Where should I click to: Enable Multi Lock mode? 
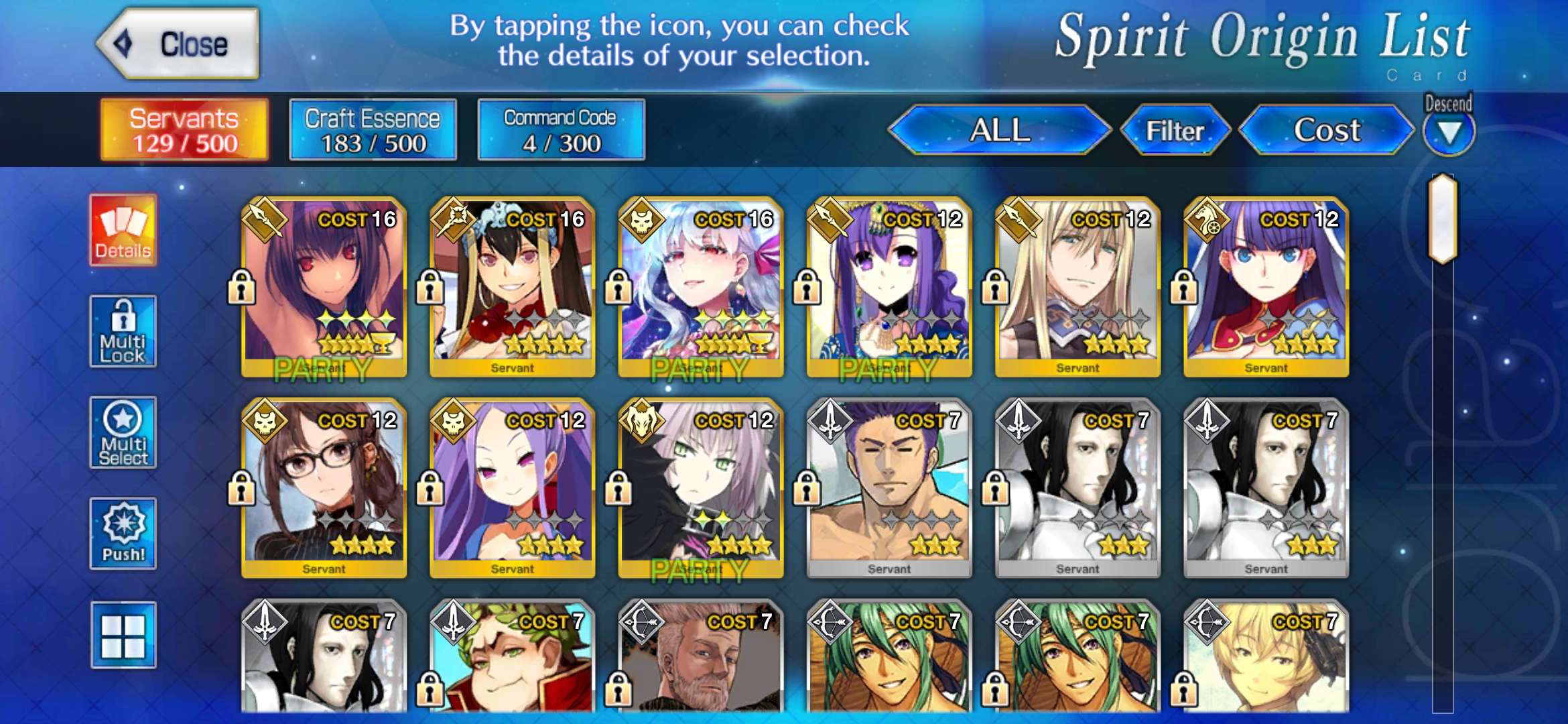[x=123, y=331]
